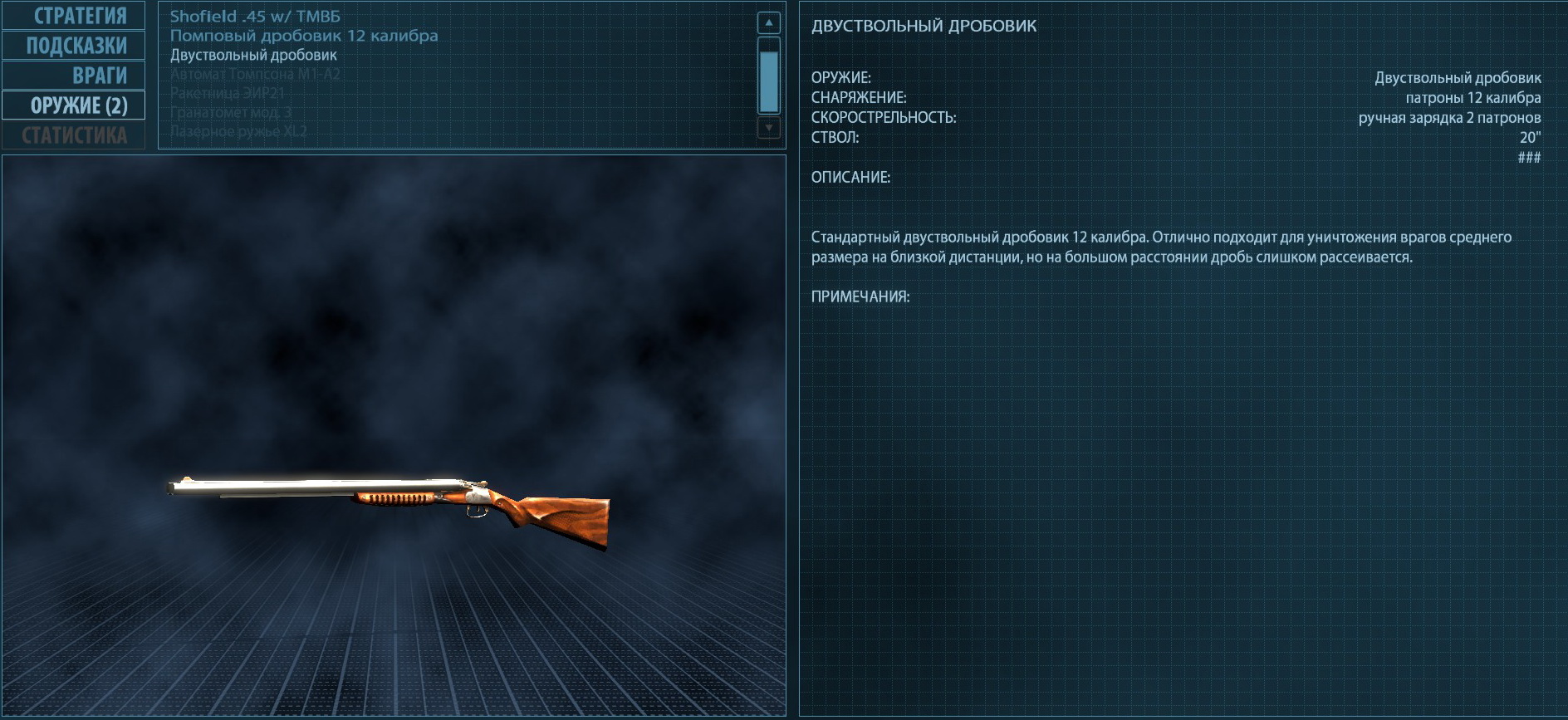1568x720 pixels.
Task: Select Shofield .45 w/ ТМВБ entry
Action: point(255,17)
